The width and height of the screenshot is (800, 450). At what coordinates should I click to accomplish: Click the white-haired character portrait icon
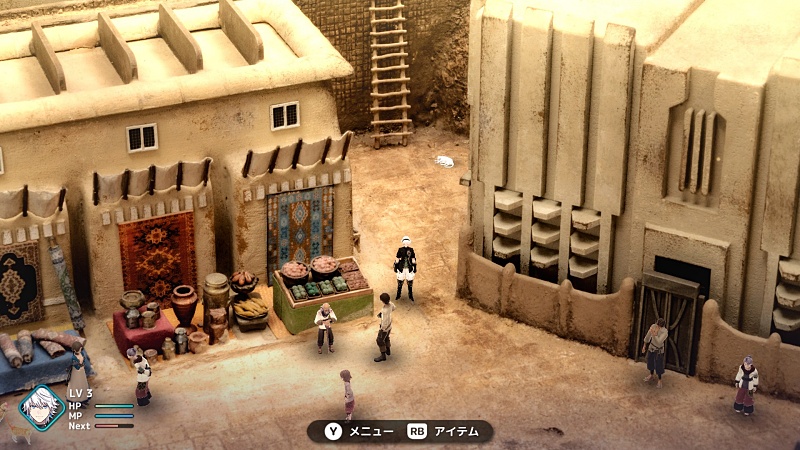(42, 407)
